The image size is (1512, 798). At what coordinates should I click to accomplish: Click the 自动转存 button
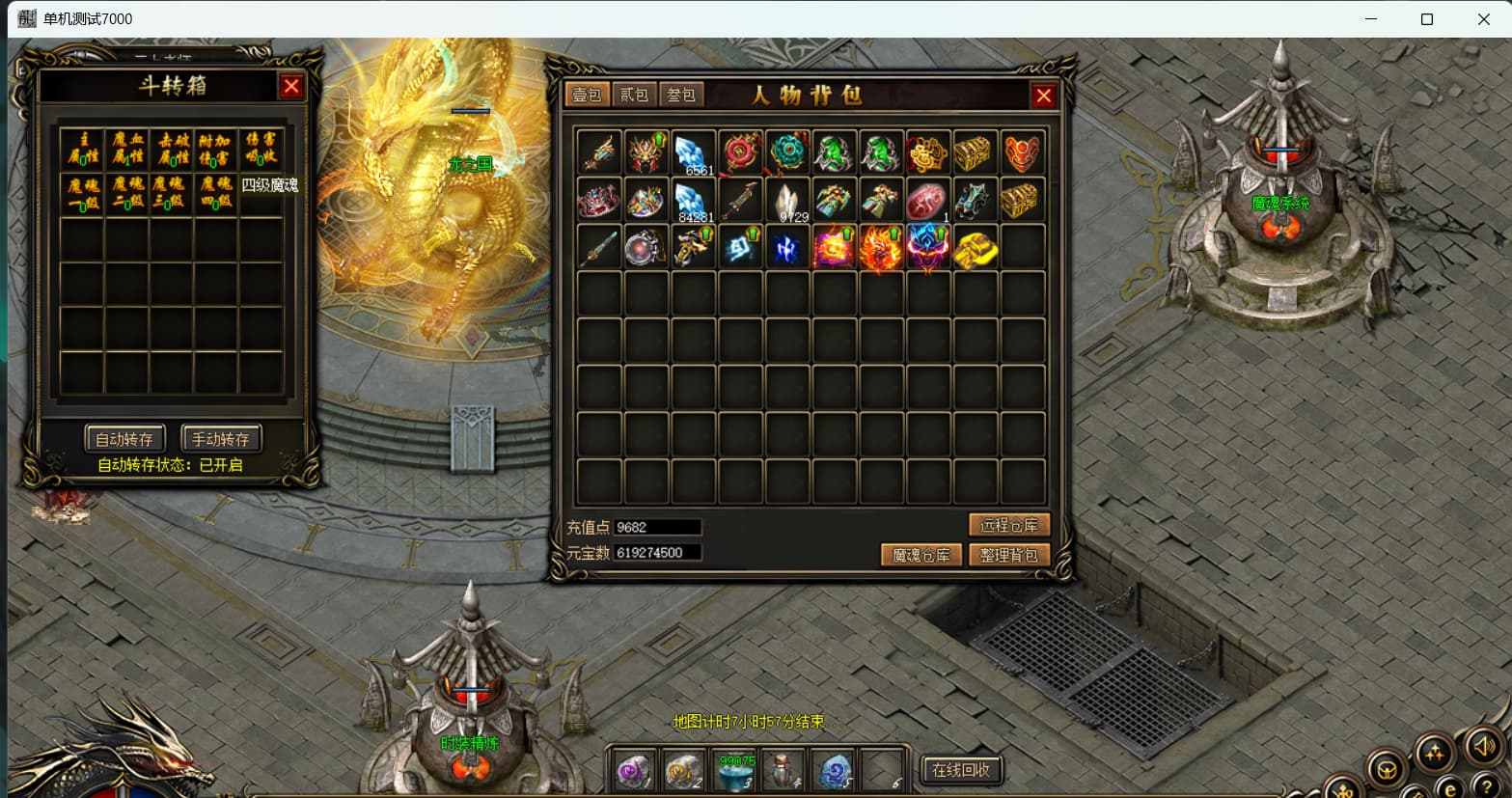tap(124, 439)
